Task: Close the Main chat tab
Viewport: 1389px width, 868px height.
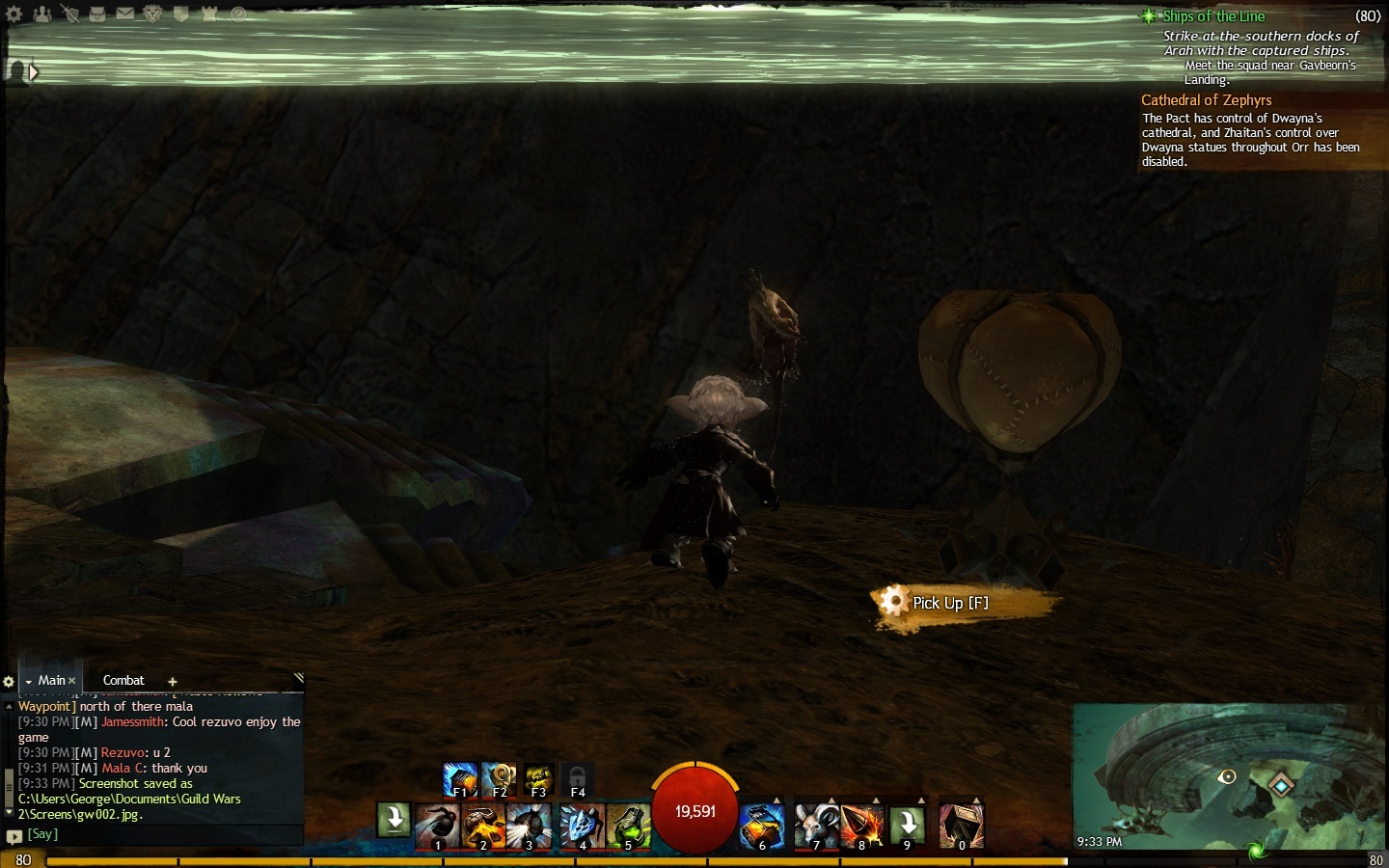Action: point(71,681)
